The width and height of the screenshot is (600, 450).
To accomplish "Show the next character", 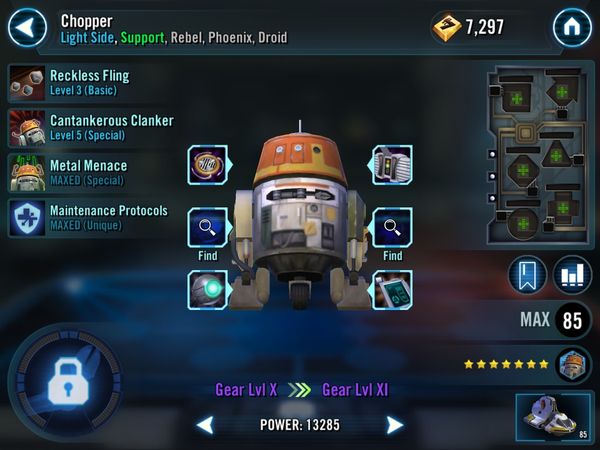I will 395,425.
